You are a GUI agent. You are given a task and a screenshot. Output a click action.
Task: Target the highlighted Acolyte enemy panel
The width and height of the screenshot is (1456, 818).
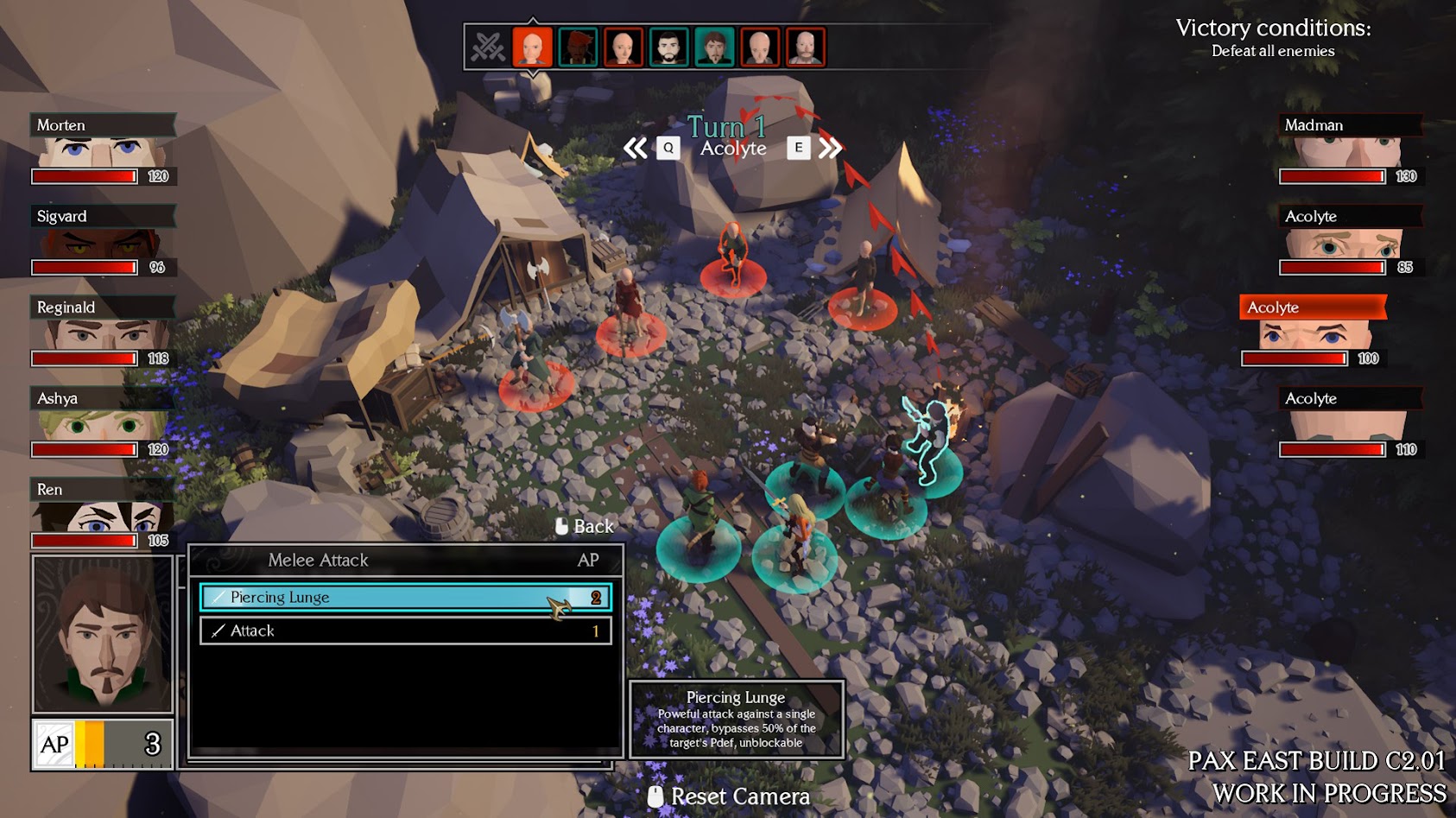[x=1313, y=332]
